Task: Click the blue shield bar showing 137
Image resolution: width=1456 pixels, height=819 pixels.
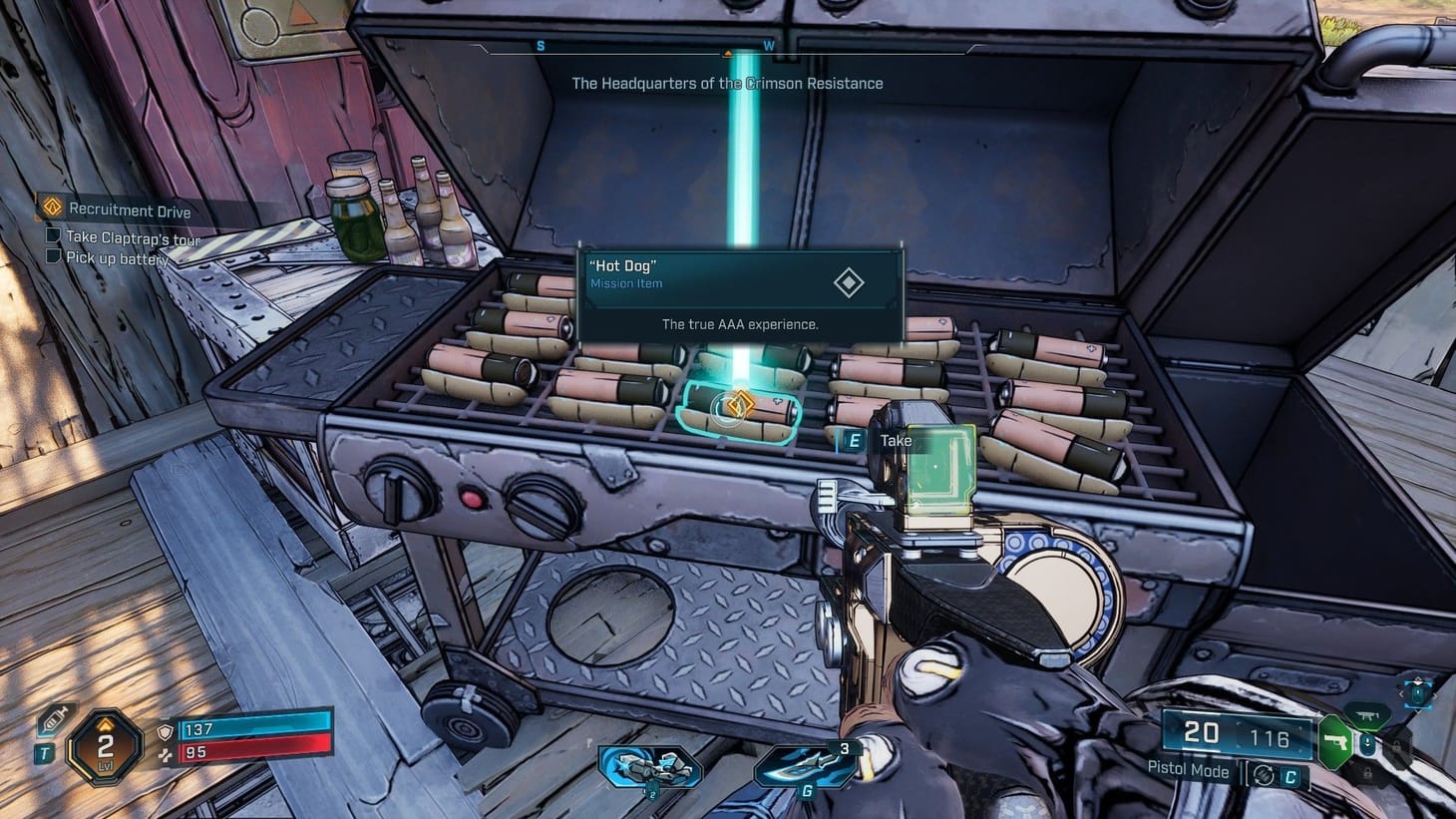Action: [254, 729]
